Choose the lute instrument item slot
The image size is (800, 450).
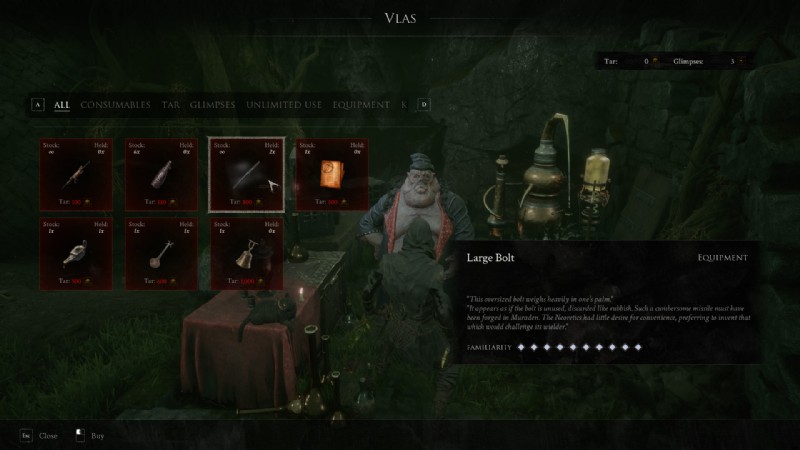pyautogui.click(x=161, y=253)
